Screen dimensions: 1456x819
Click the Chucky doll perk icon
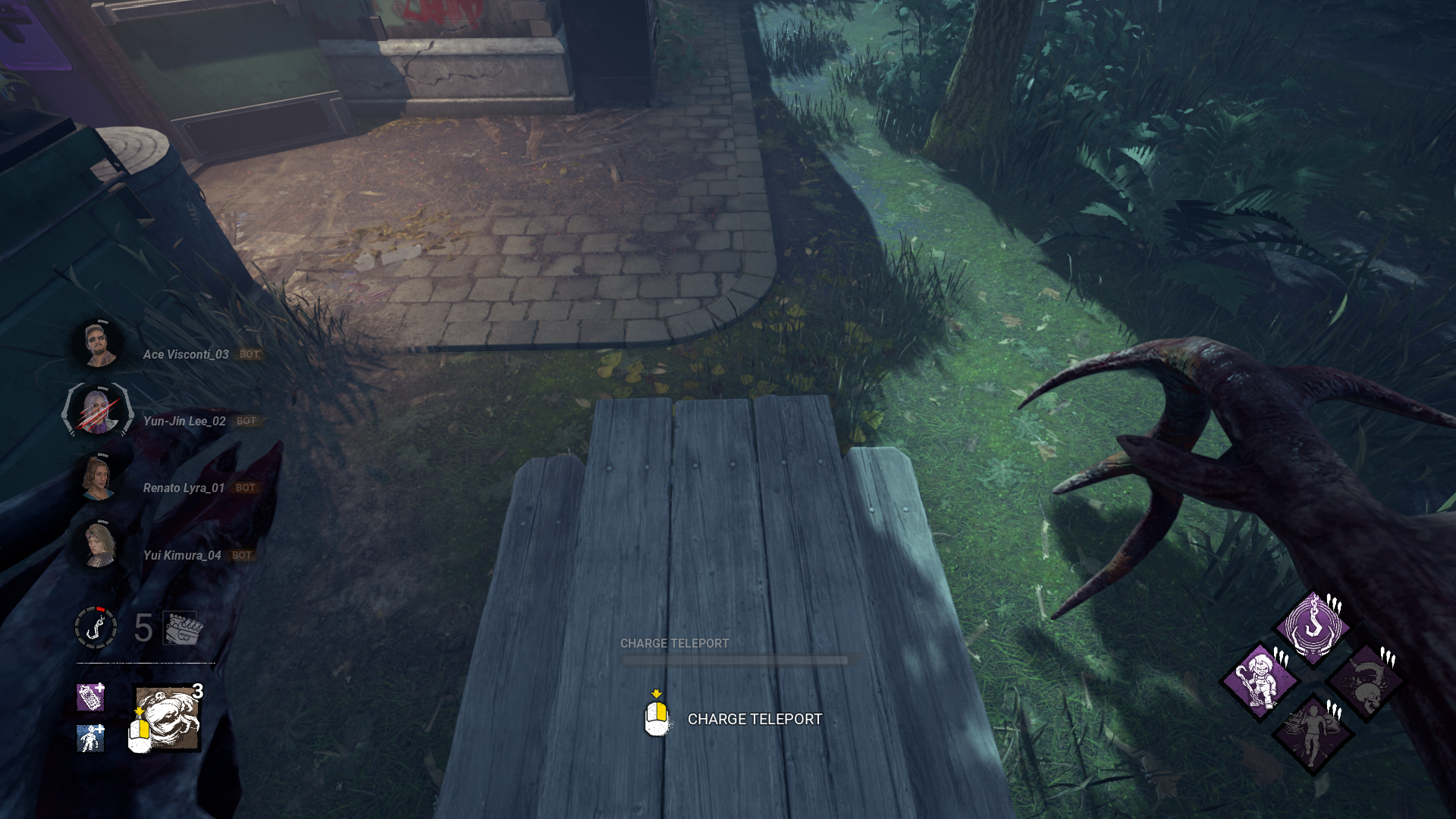(x=1260, y=680)
